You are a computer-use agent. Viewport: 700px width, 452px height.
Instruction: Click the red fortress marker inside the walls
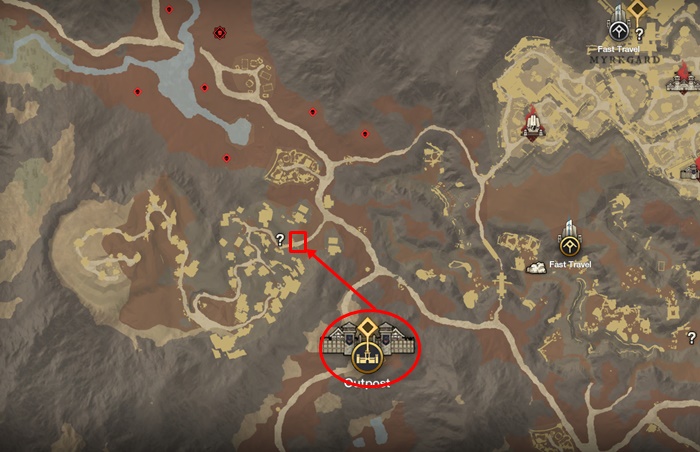click(530, 123)
